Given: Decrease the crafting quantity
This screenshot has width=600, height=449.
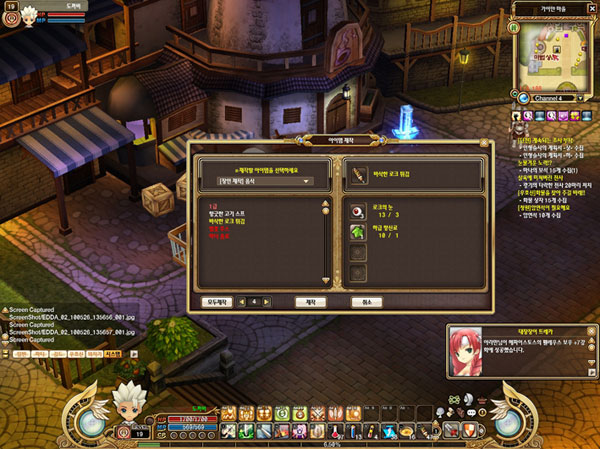Looking at the screenshot, I should (241, 301).
